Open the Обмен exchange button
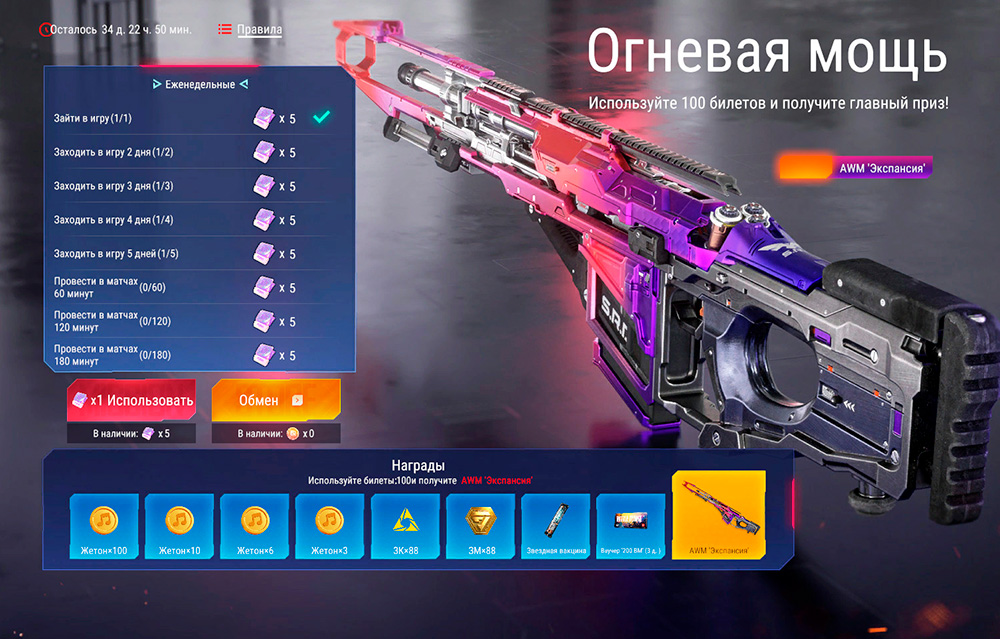The height and width of the screenshot is (639, 1000). (275, 400)
